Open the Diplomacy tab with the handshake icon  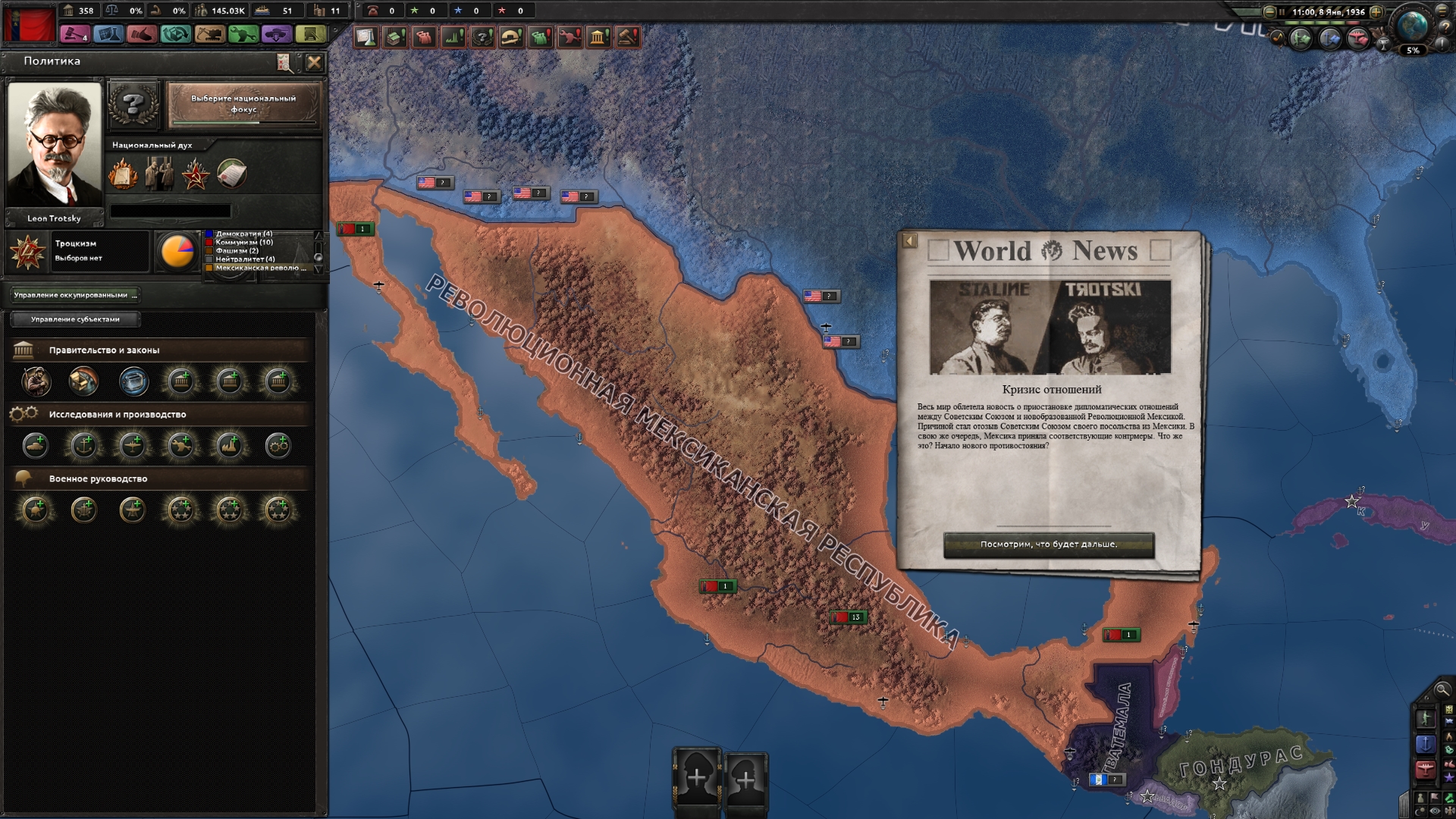coord(140,33)
